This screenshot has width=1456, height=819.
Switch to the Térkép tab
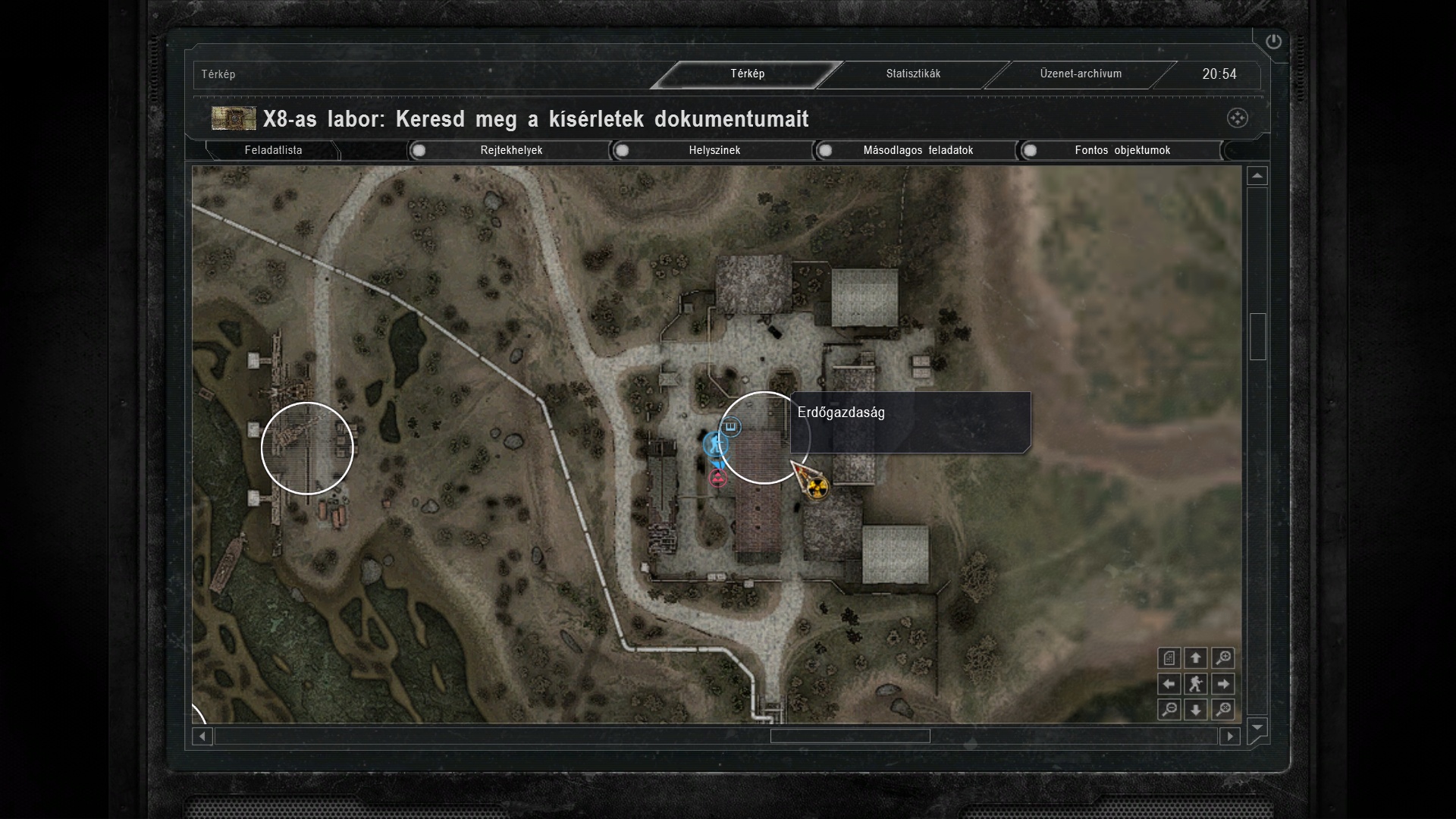point(747,74)
